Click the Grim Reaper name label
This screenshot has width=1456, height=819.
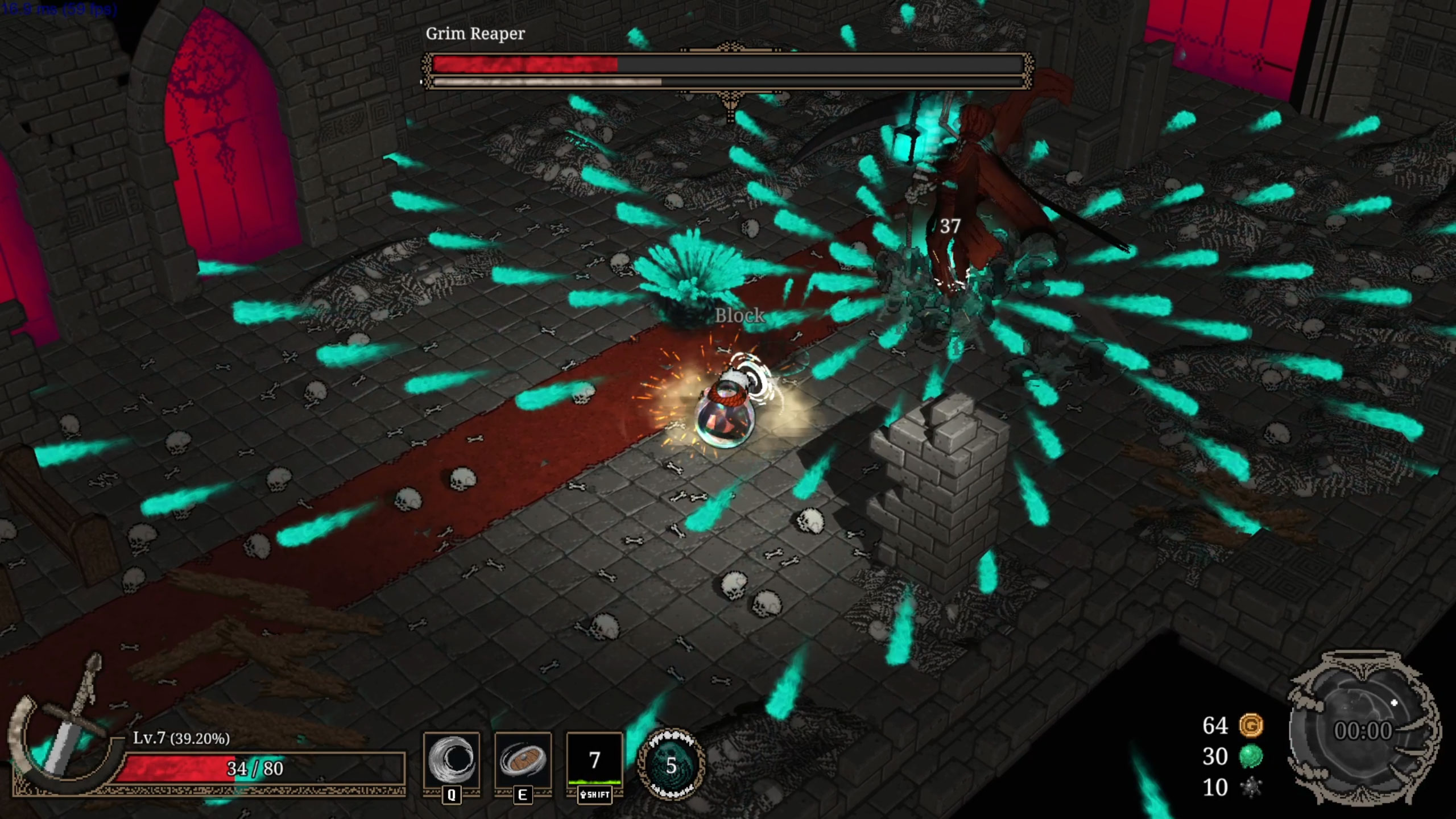[475, 33]
